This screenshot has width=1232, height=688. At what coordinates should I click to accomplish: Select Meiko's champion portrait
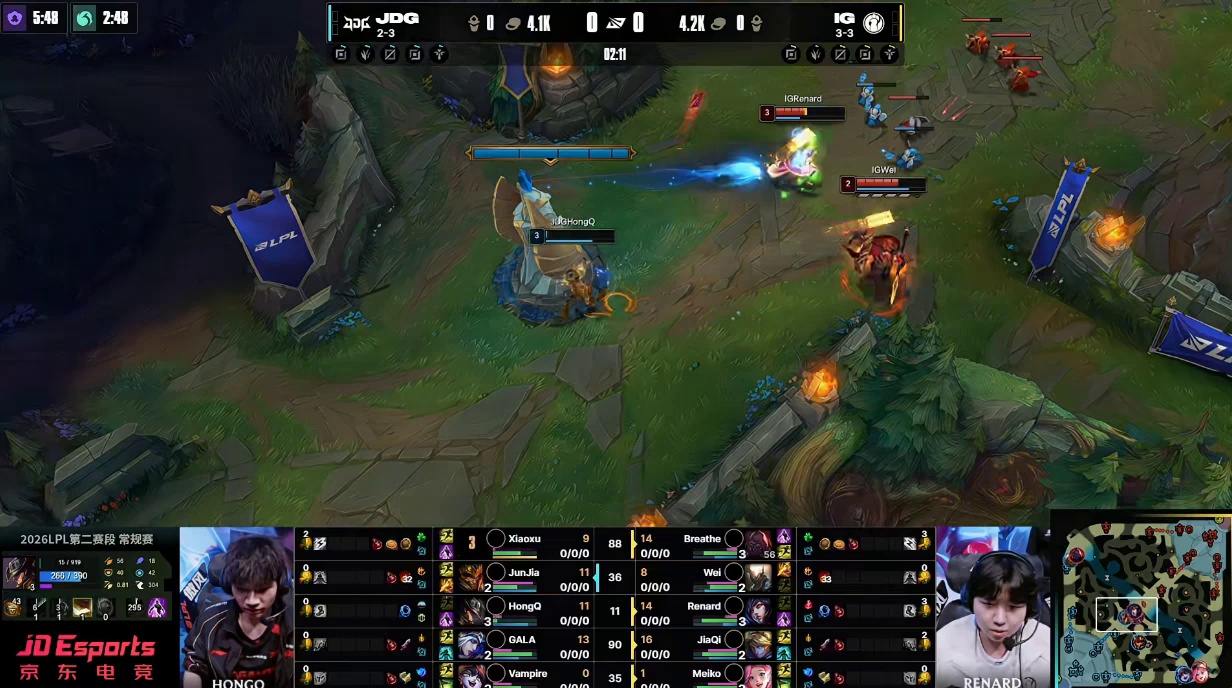click(x=759, y=676)
